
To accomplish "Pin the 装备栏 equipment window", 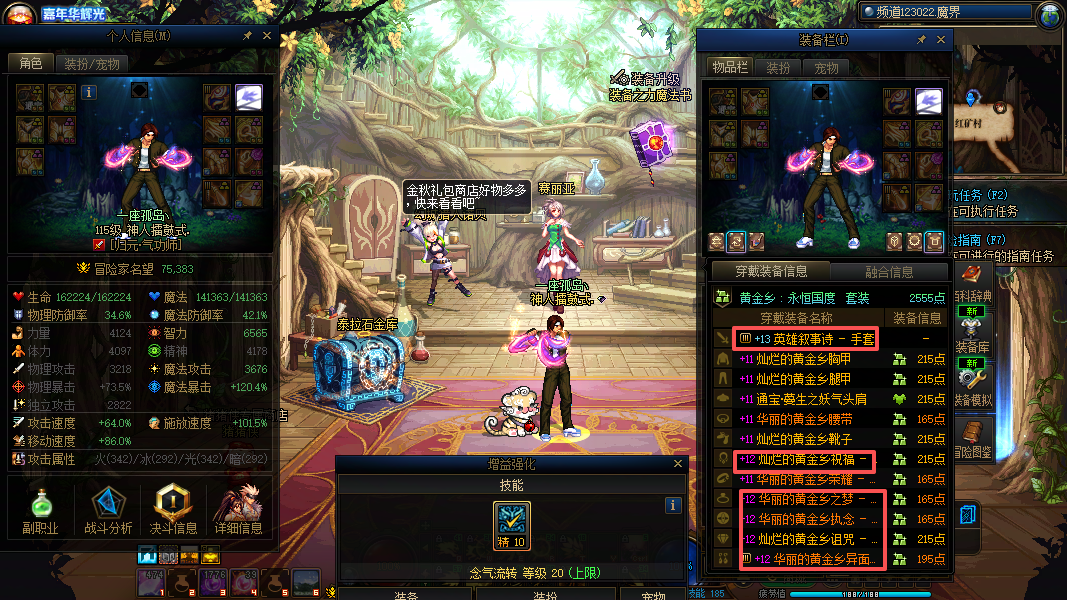I will pos(921,40).
